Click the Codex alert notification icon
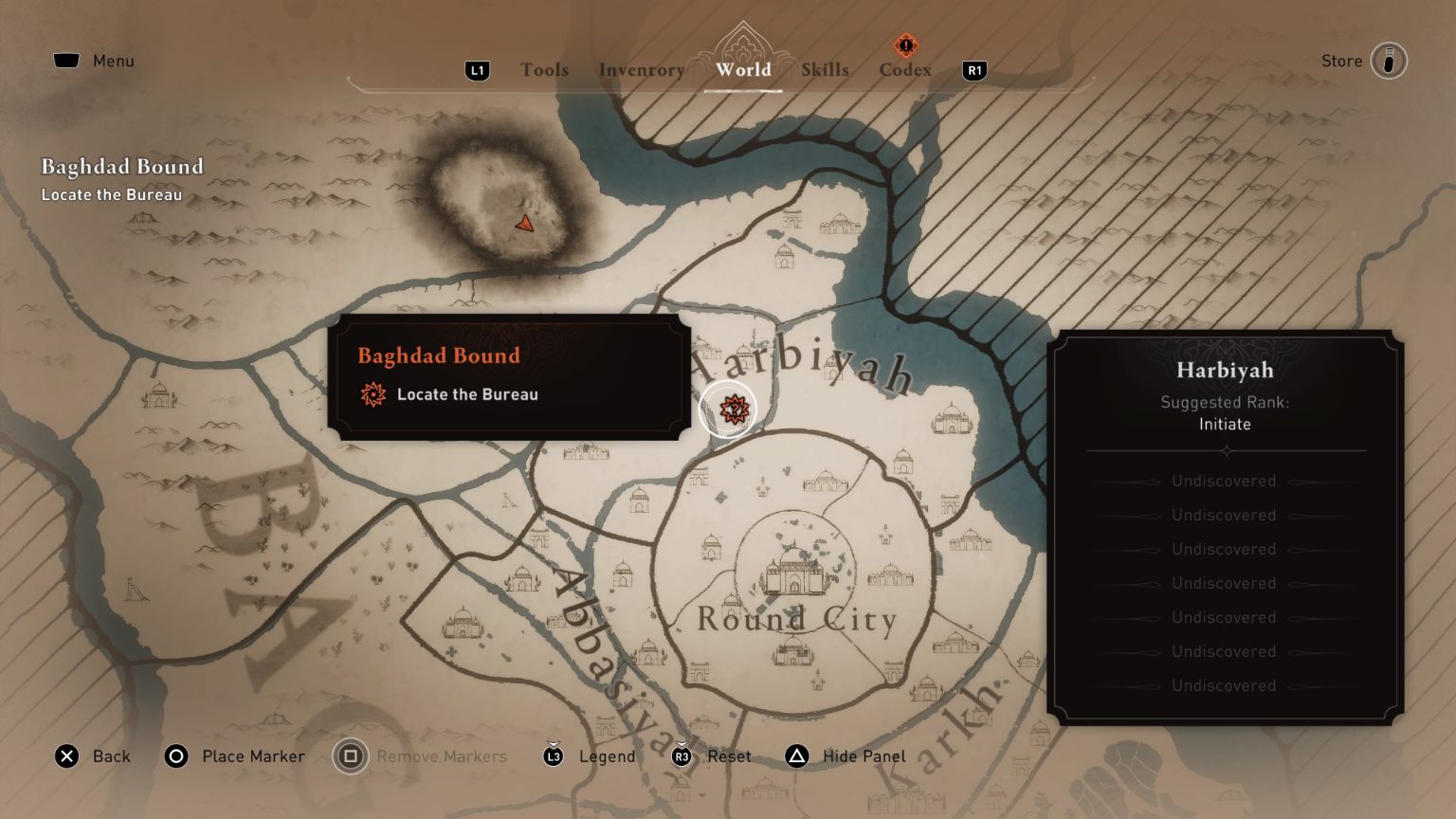Screen dimensions: 1456x819 click(904, 43)
